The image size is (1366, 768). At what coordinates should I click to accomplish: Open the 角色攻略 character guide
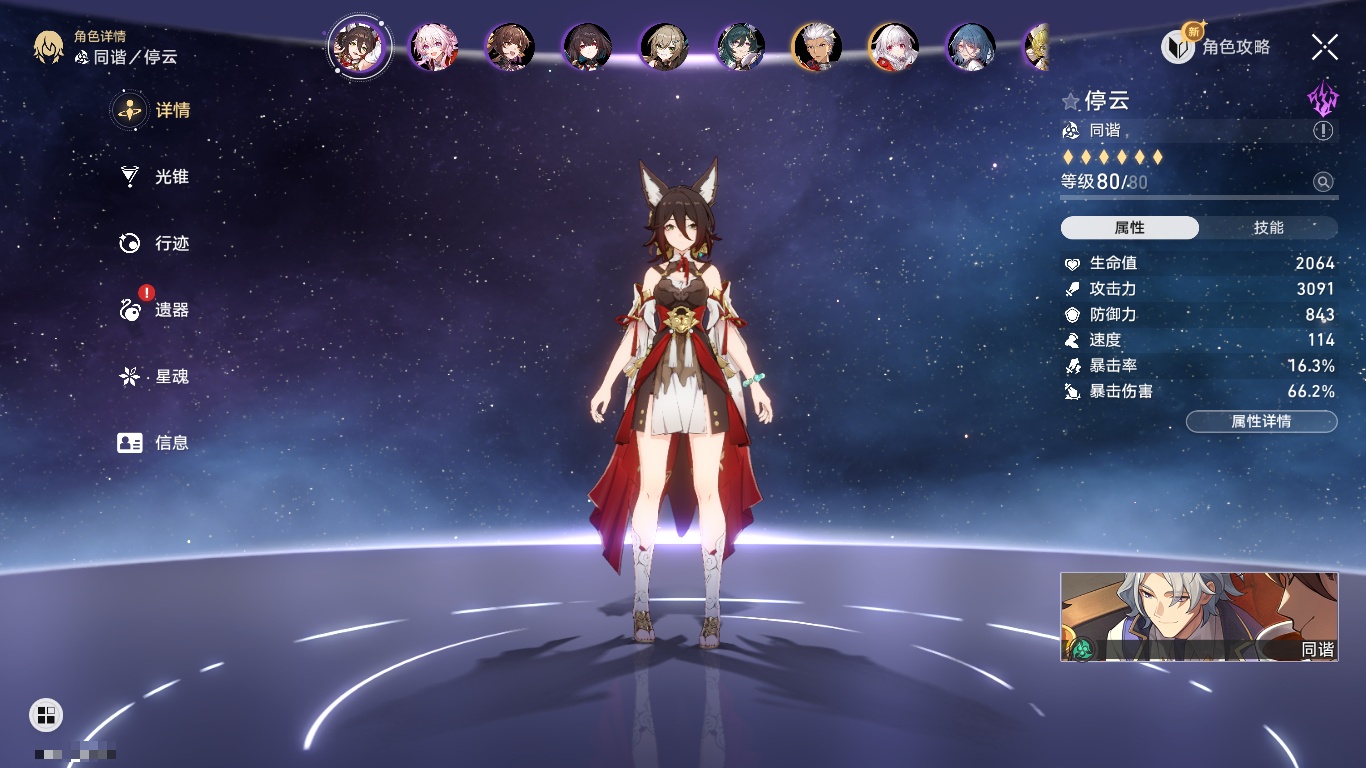pos(1216,46)
